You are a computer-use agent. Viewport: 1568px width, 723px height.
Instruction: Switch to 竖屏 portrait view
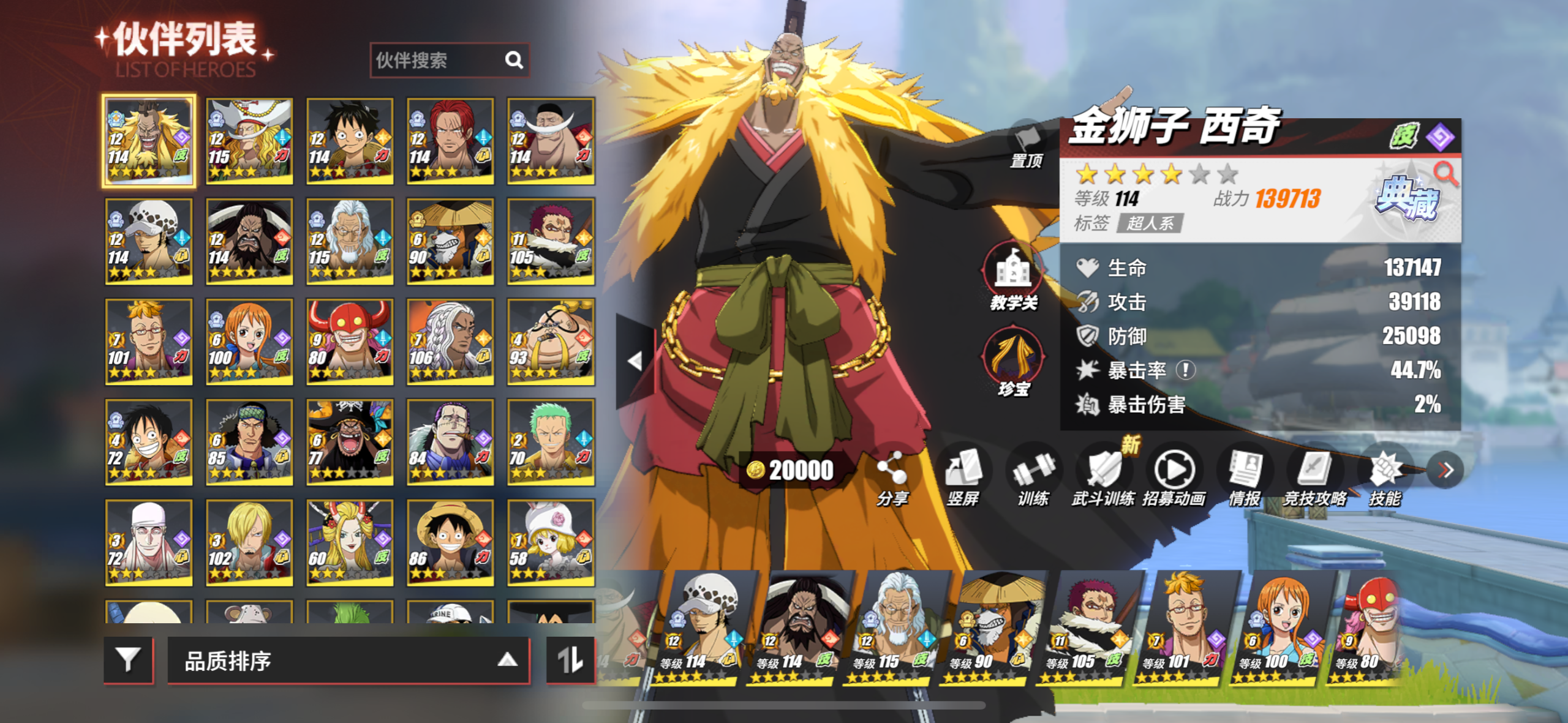(x=962, y=479)
